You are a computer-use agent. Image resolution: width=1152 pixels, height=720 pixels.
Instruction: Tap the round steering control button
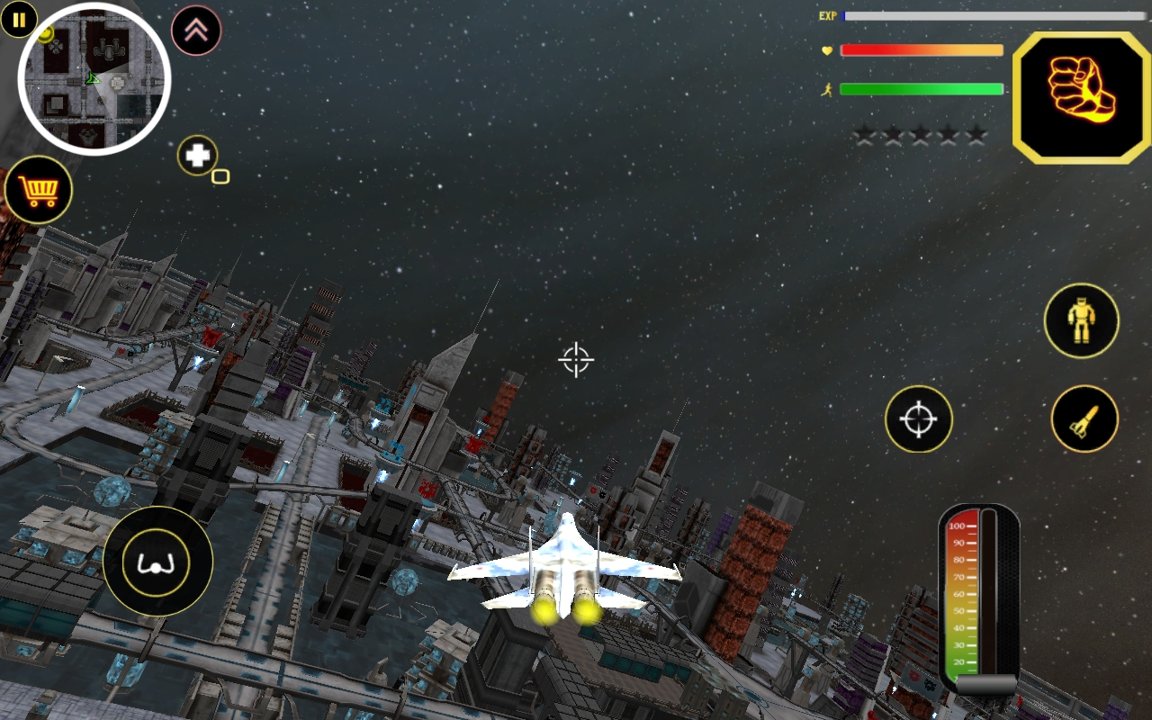tap(157, 561)
